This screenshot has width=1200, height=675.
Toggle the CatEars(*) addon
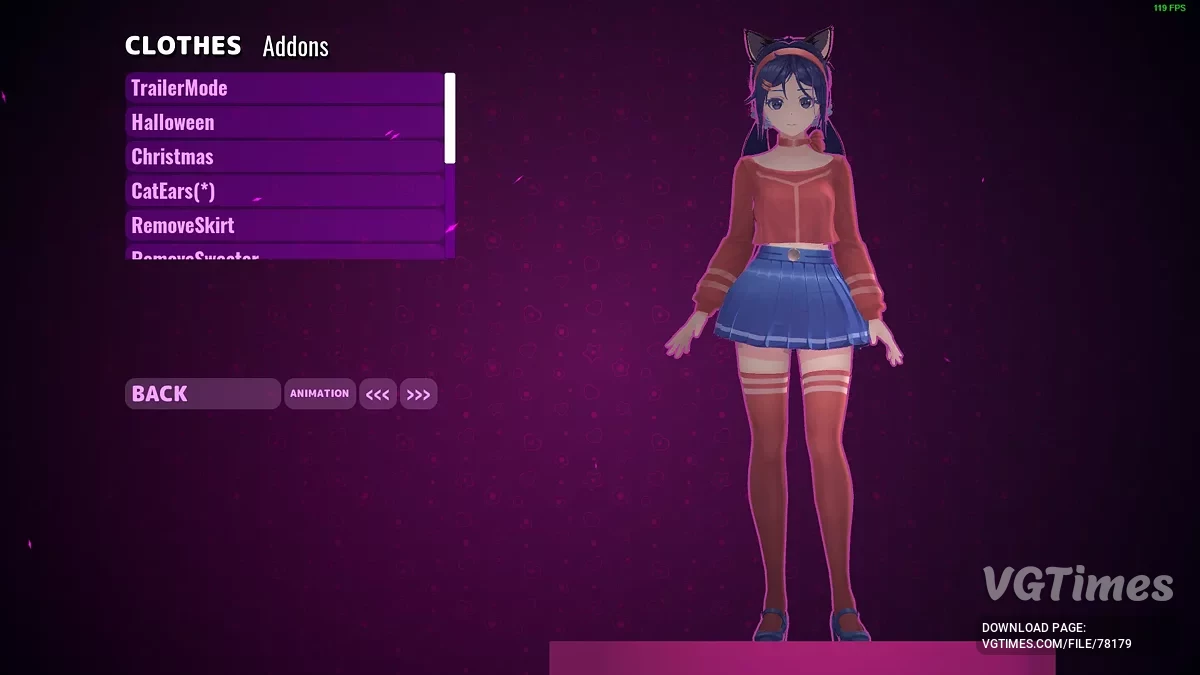[x=285, y=191]
